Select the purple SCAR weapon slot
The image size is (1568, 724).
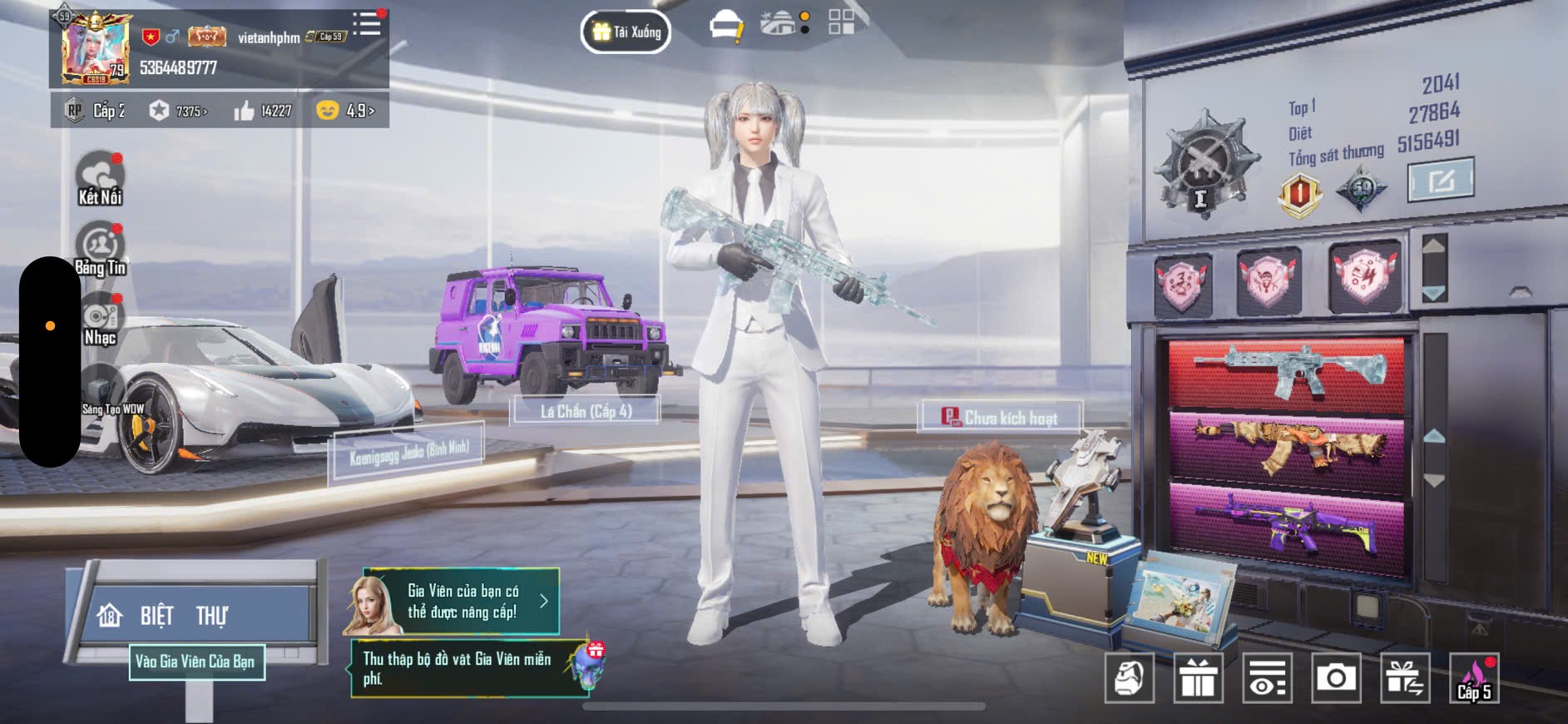tap(1287, 524)
